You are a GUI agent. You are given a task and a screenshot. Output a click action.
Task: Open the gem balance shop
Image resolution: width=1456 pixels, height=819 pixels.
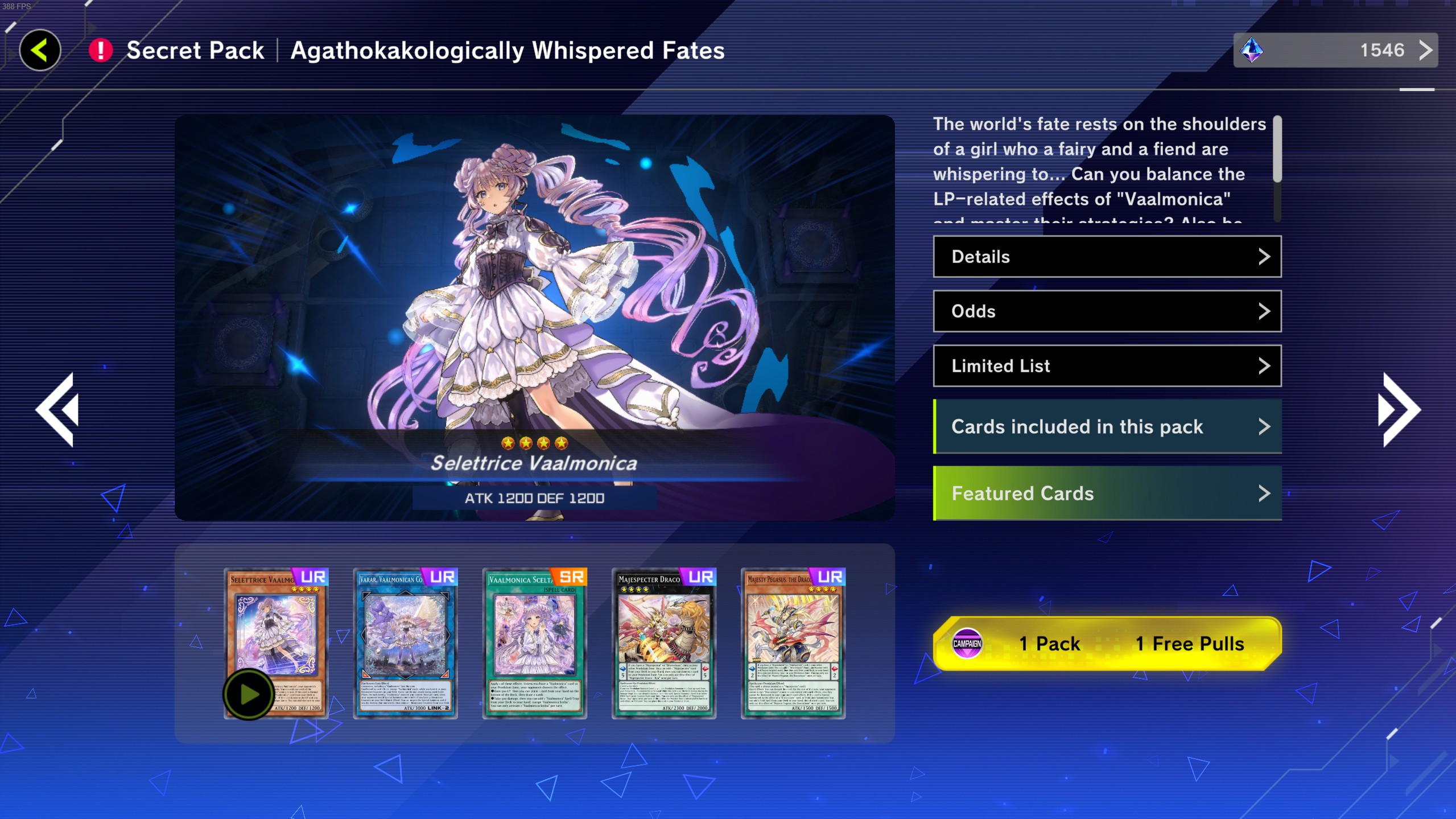tap(1335, 51)
